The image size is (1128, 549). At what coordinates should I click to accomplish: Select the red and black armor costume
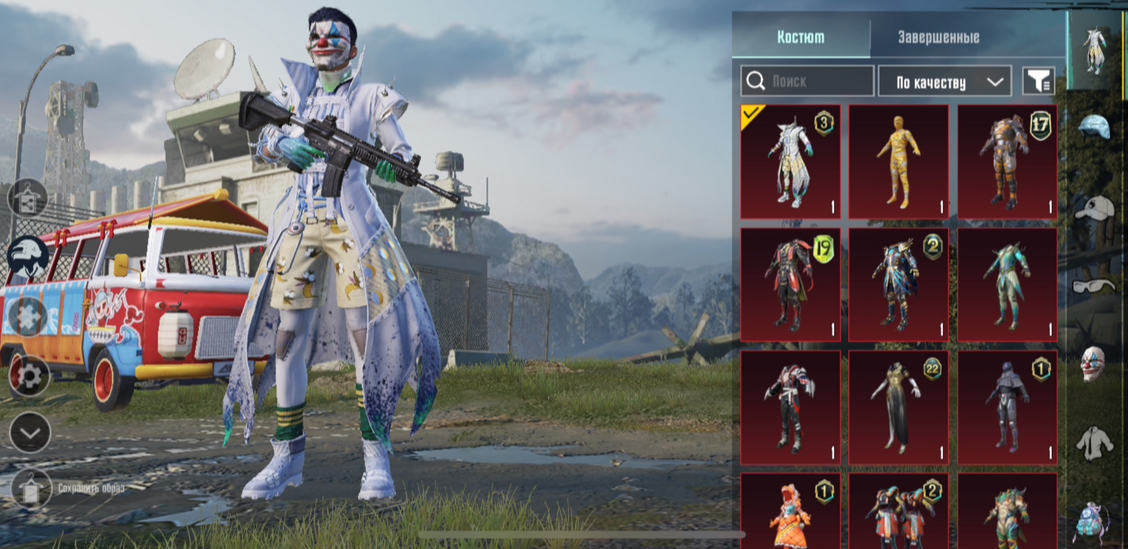click(790, 407)
